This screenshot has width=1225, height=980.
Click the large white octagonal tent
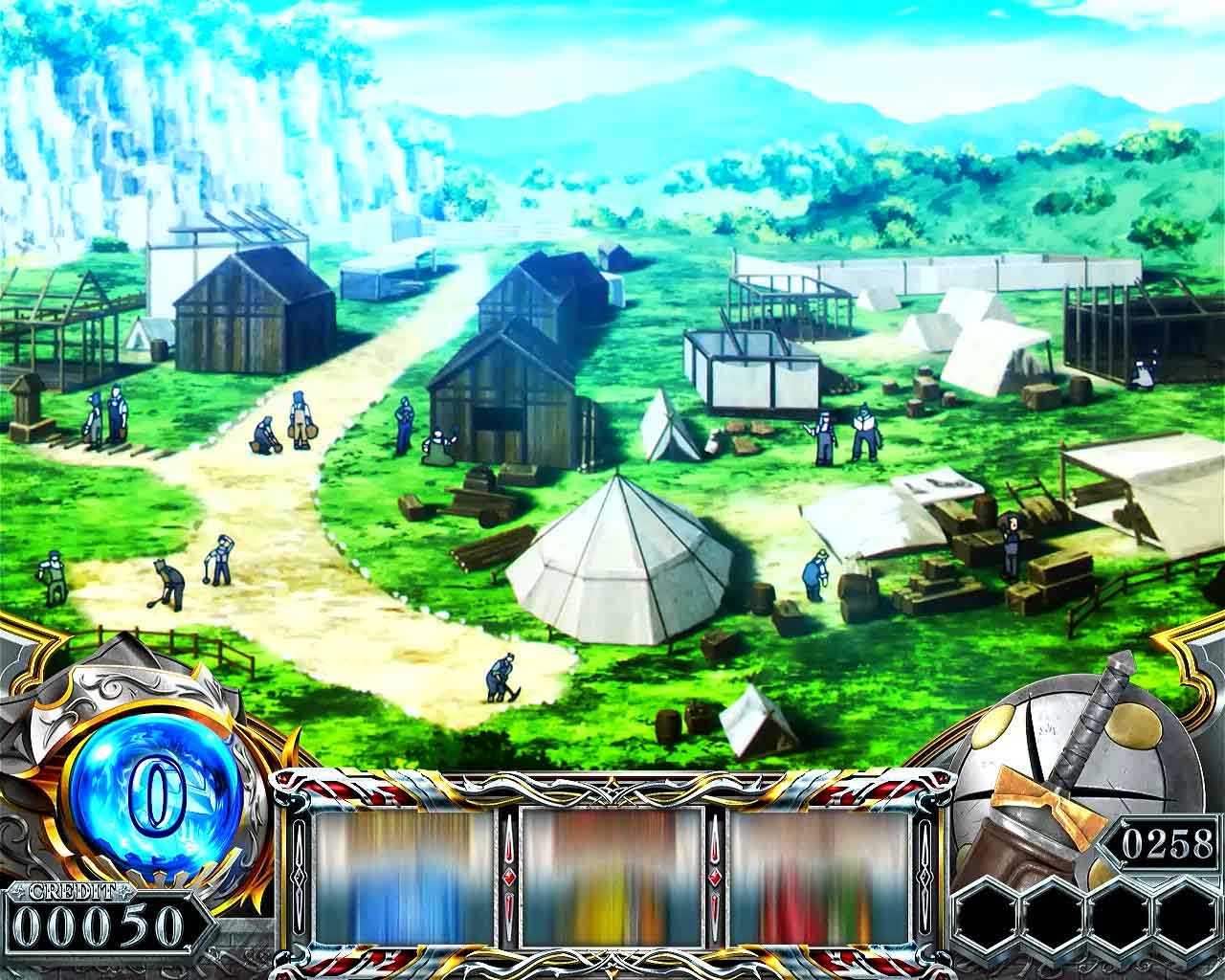tap(622, 565)
